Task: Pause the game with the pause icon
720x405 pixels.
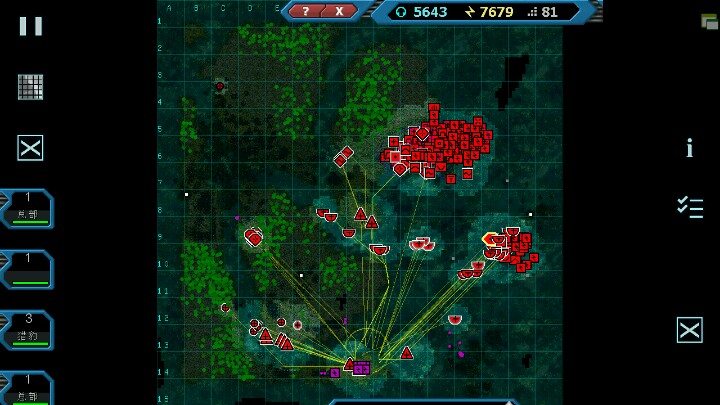Action: (x=31, y=26)
